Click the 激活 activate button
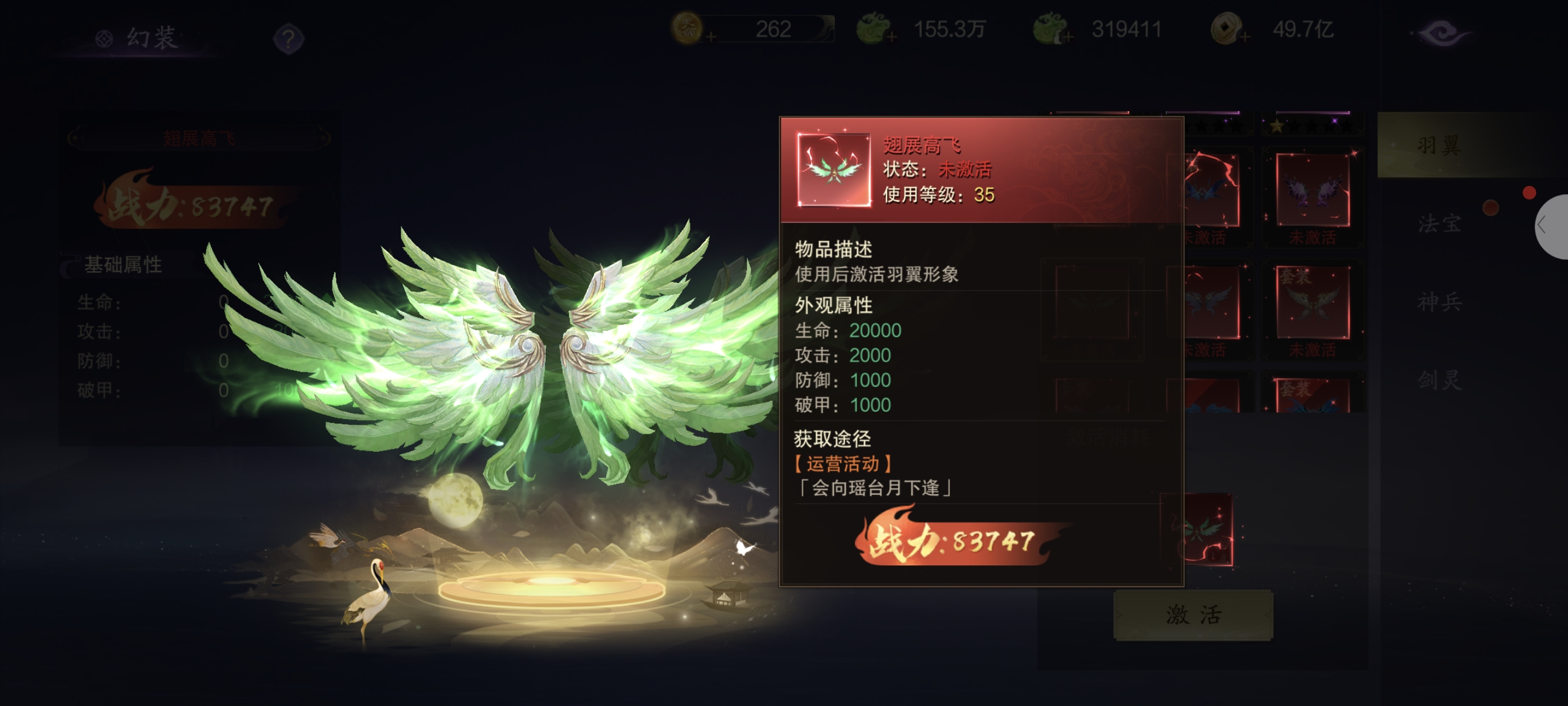This screenshot has width=1568, height=706. 1192,615
